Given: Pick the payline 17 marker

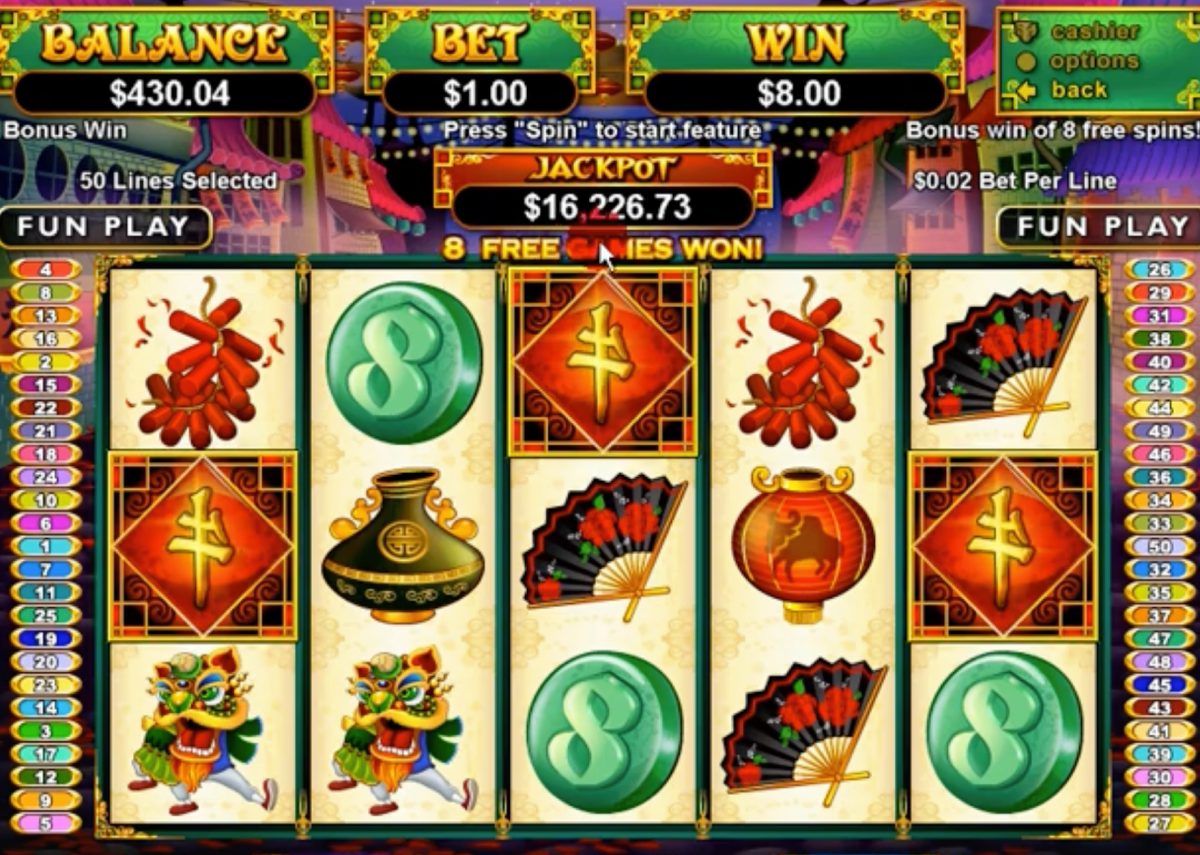Looking at the screenshot, I should coord(46,755).
